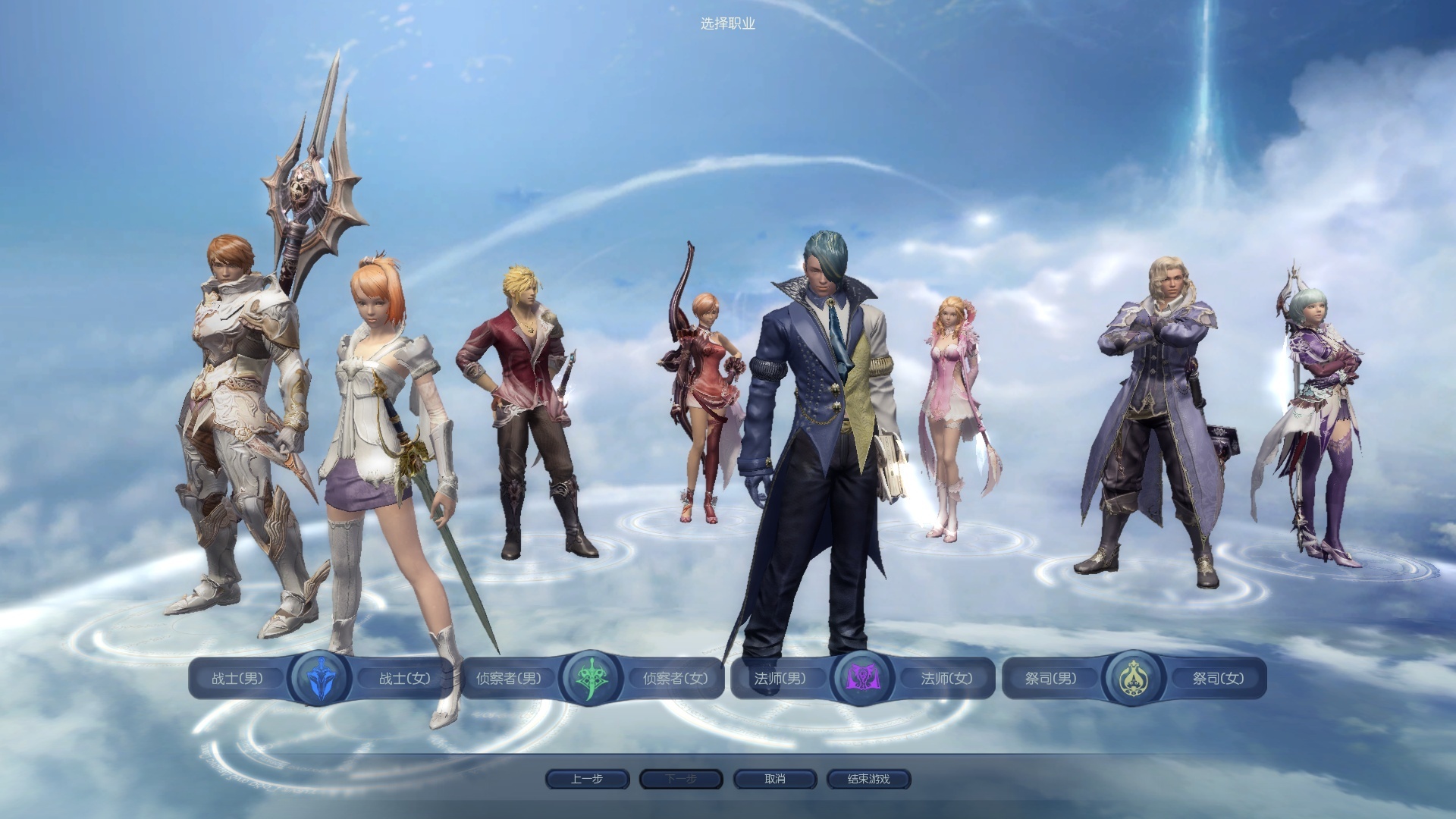Cancel with the 取消 button
Screen dimensions: 1456x819
tap(774, 779)
